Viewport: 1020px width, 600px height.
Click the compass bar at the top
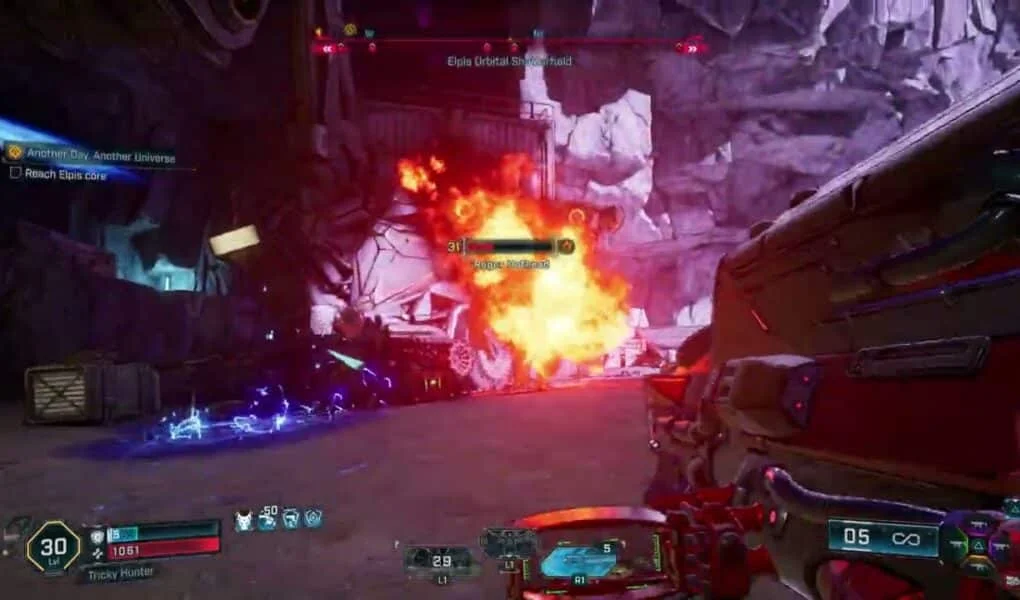pyautogui.click(x=510, y=46)
